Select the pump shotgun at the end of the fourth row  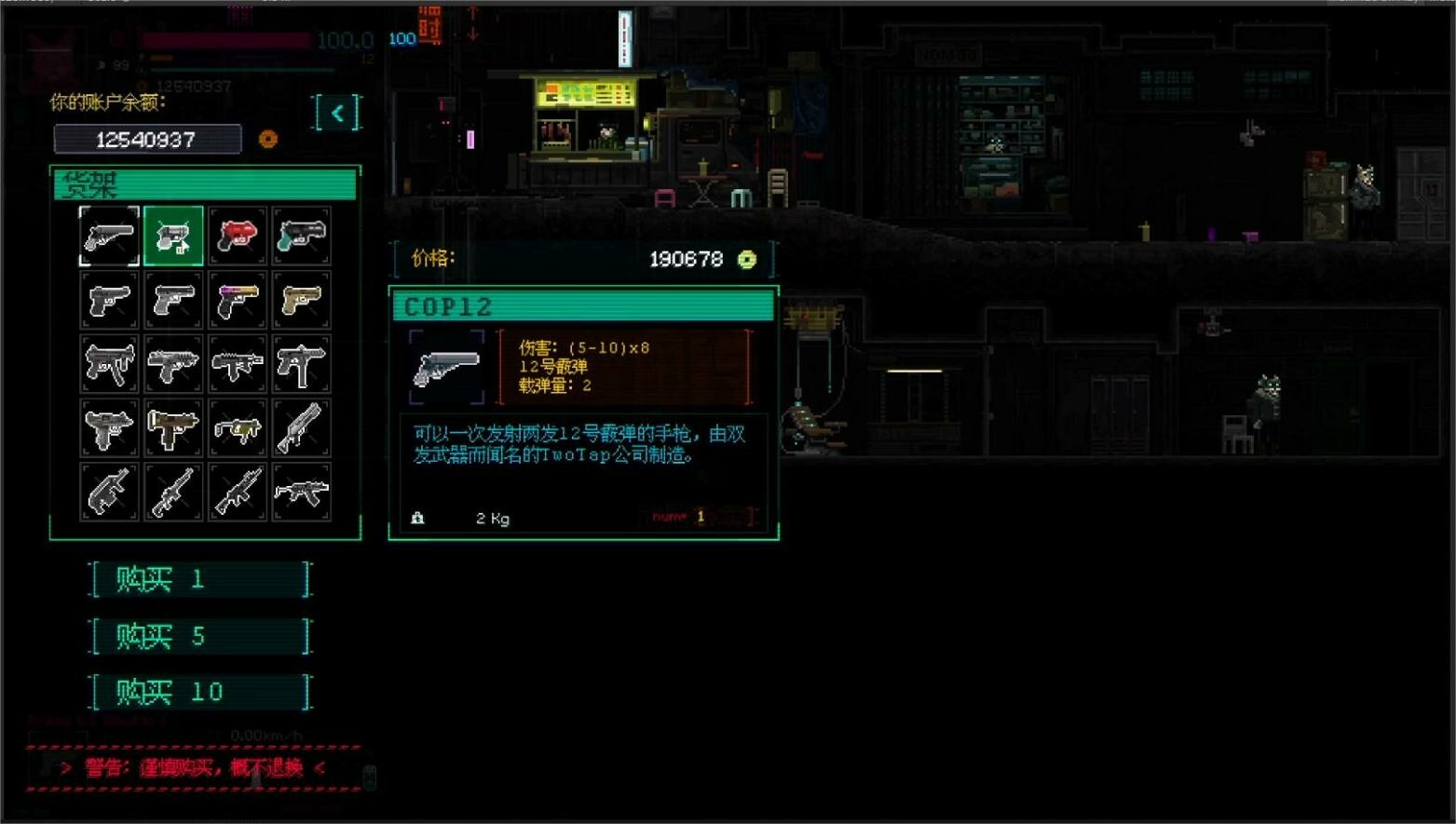click(x=302, y=426)
